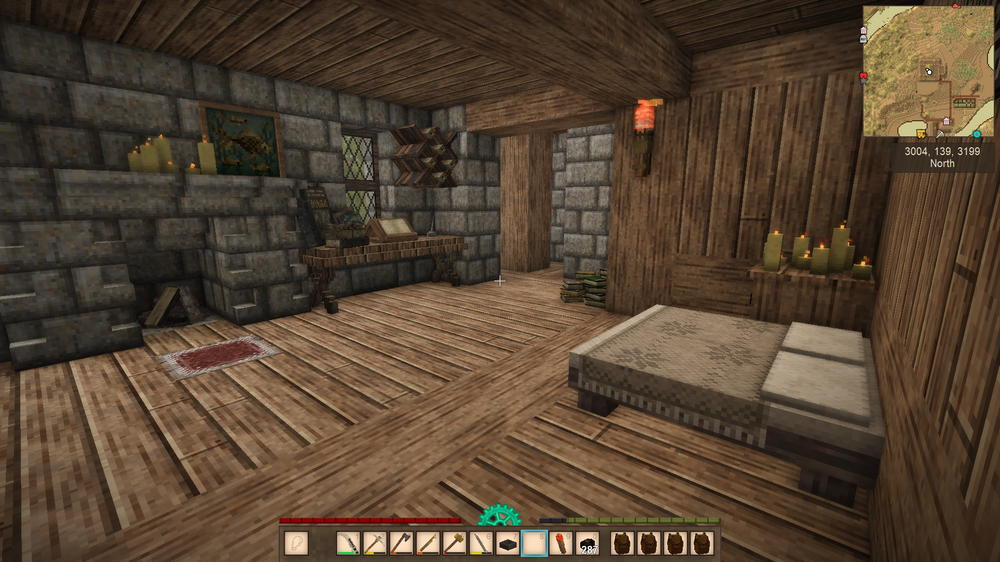Image resolution: width=1000 pixels, height=562 pixels.
Task: Click the cyan circle marker on the minimap
Action: pos(976,133)
